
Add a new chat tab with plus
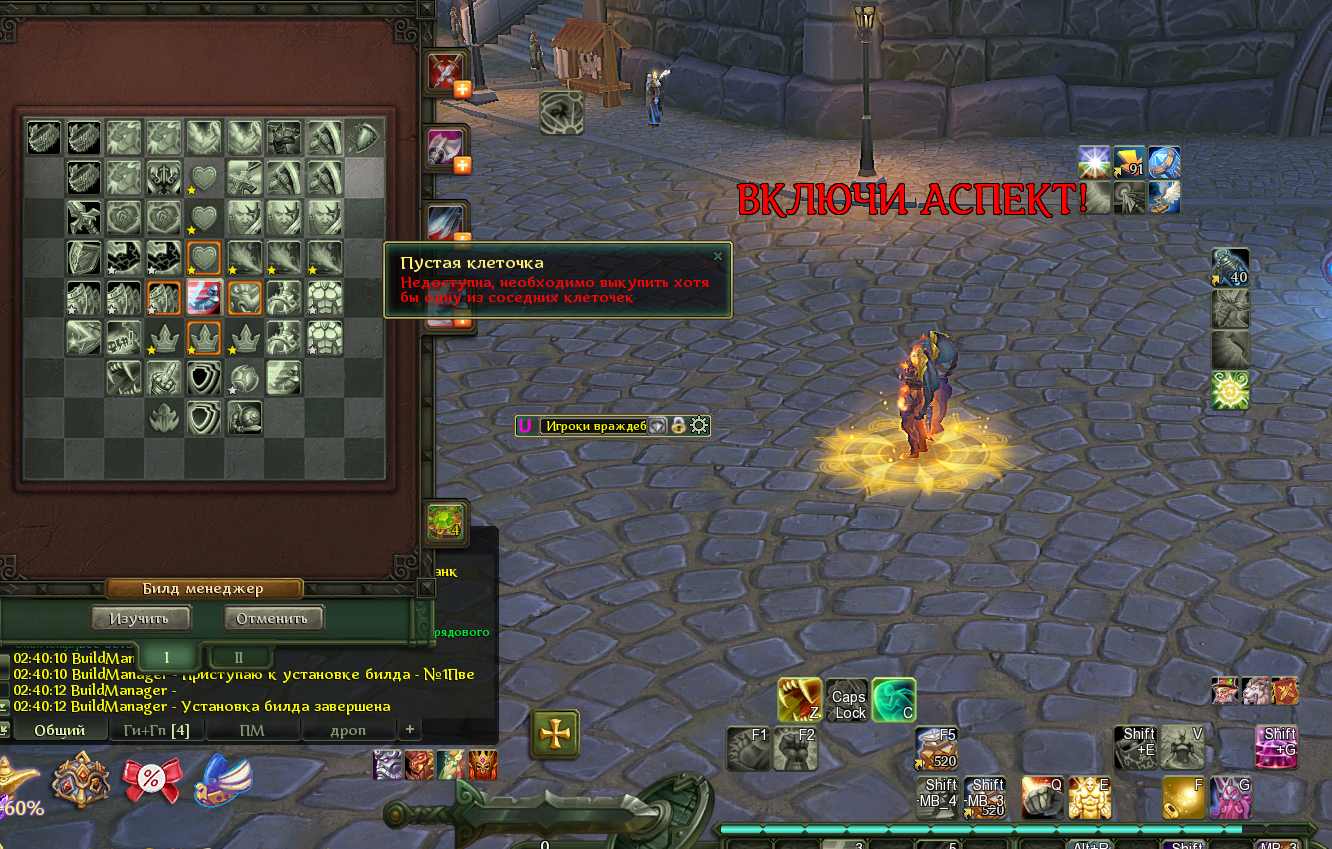click(x=409, y=729)
